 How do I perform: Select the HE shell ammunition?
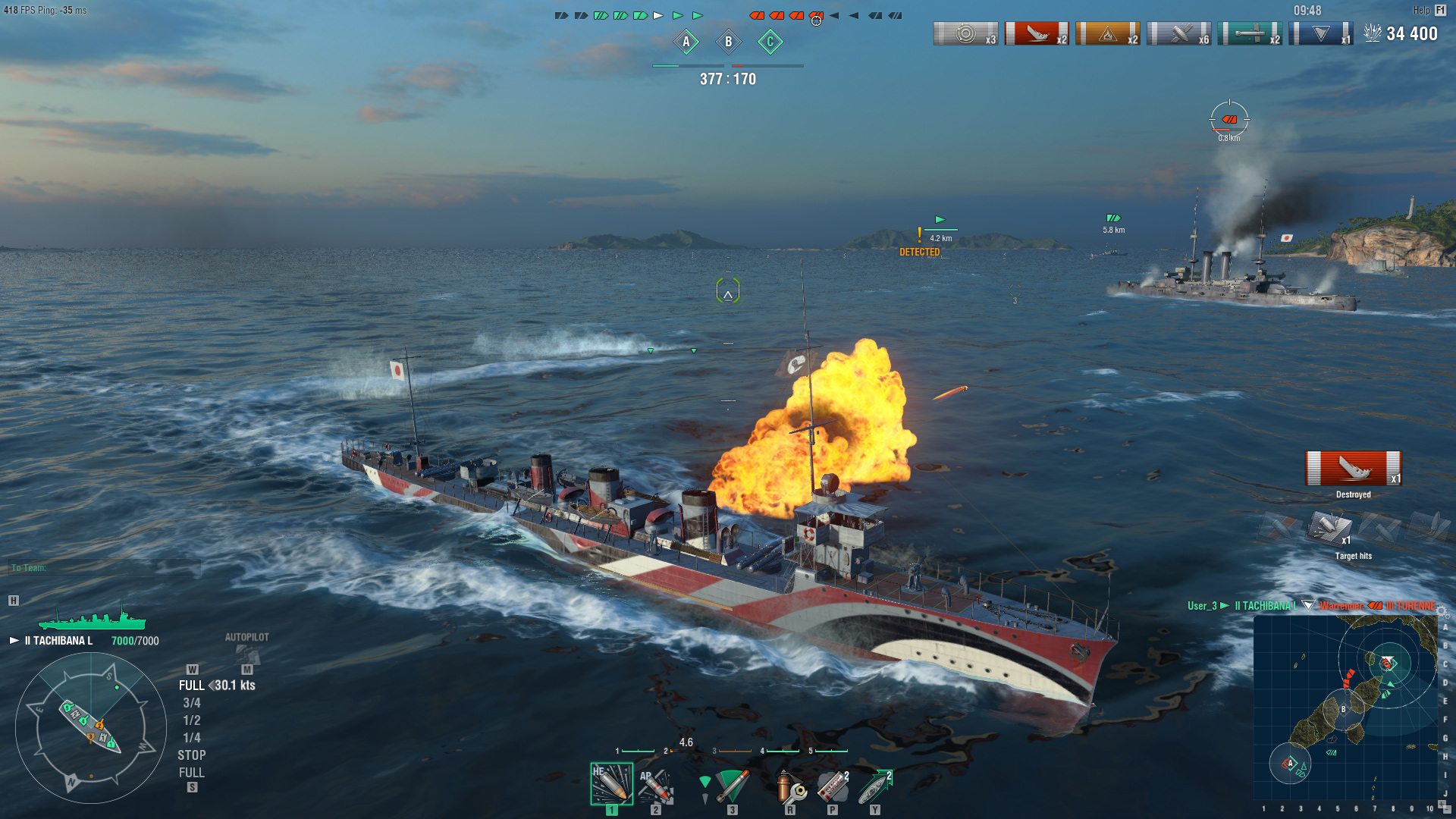pos(611,783)
